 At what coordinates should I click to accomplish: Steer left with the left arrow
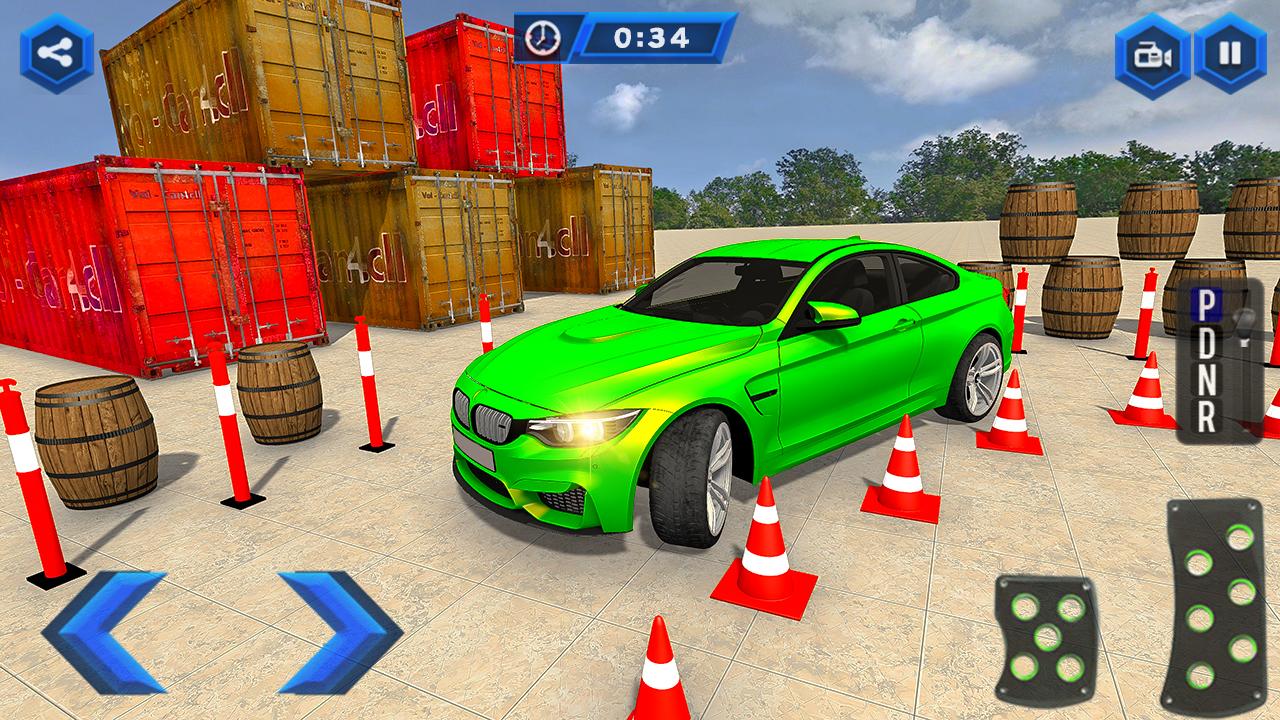(105, 632)
